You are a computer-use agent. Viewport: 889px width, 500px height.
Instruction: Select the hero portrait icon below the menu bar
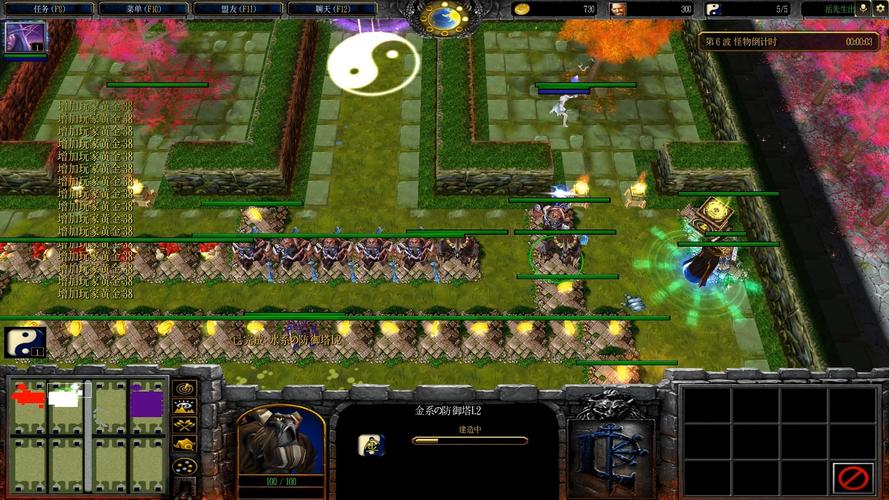click(x=24, y=38)
